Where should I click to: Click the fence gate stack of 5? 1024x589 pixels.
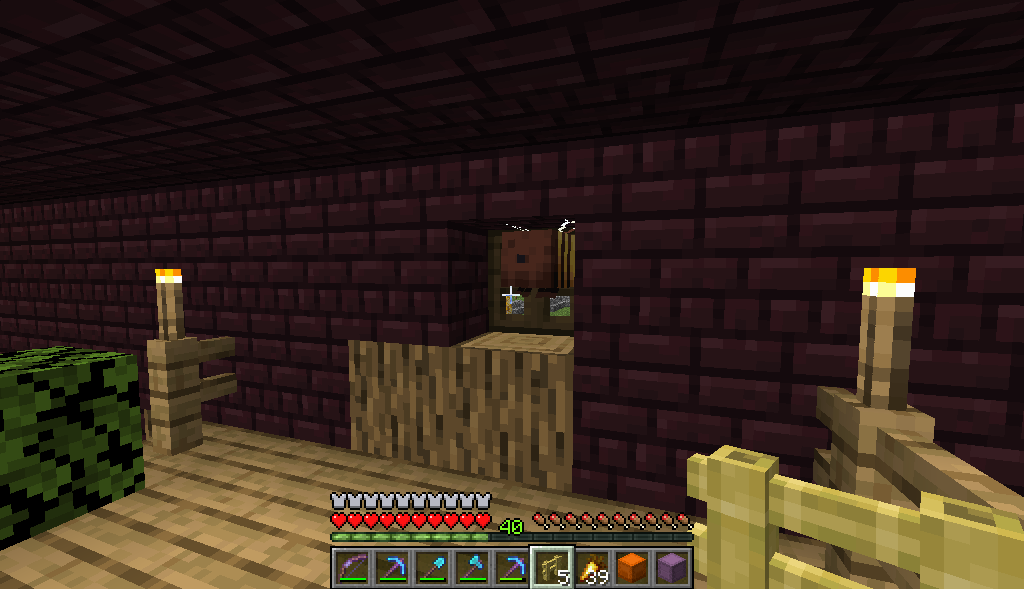coord(551,567)
